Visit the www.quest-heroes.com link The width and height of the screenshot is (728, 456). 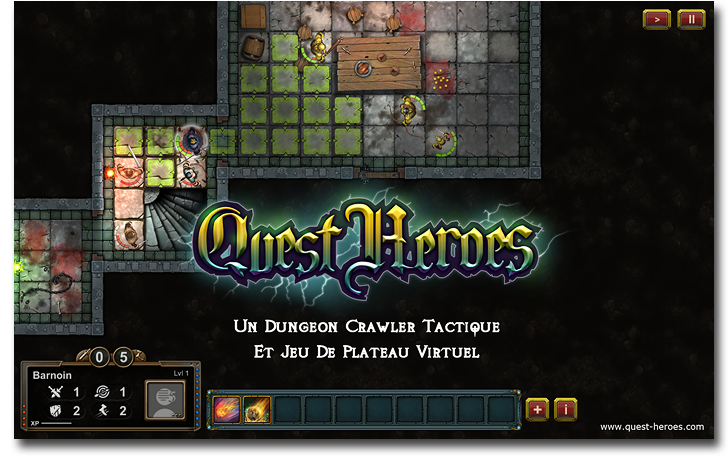pyautogui.click(x=652, y=427)
